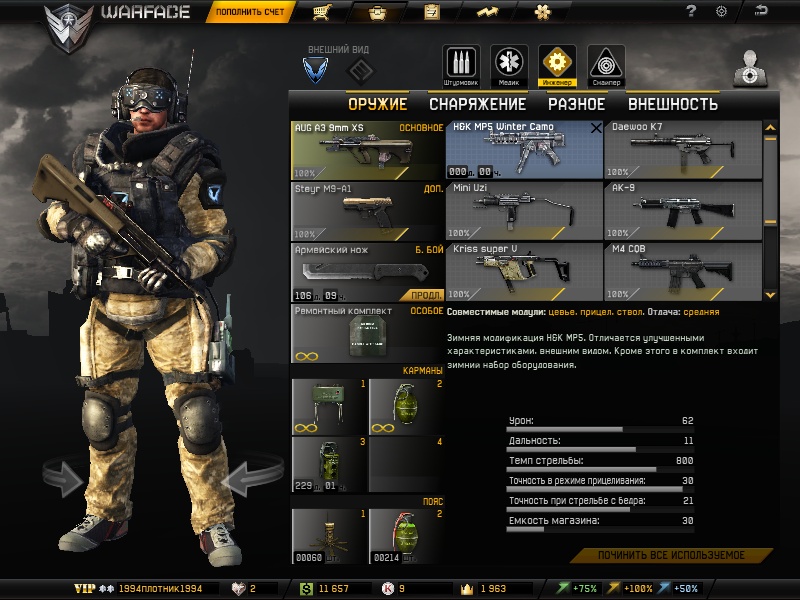Choose the Снайпер class
Viewport: 800px width, 600px height.
(x=606, y=64)
